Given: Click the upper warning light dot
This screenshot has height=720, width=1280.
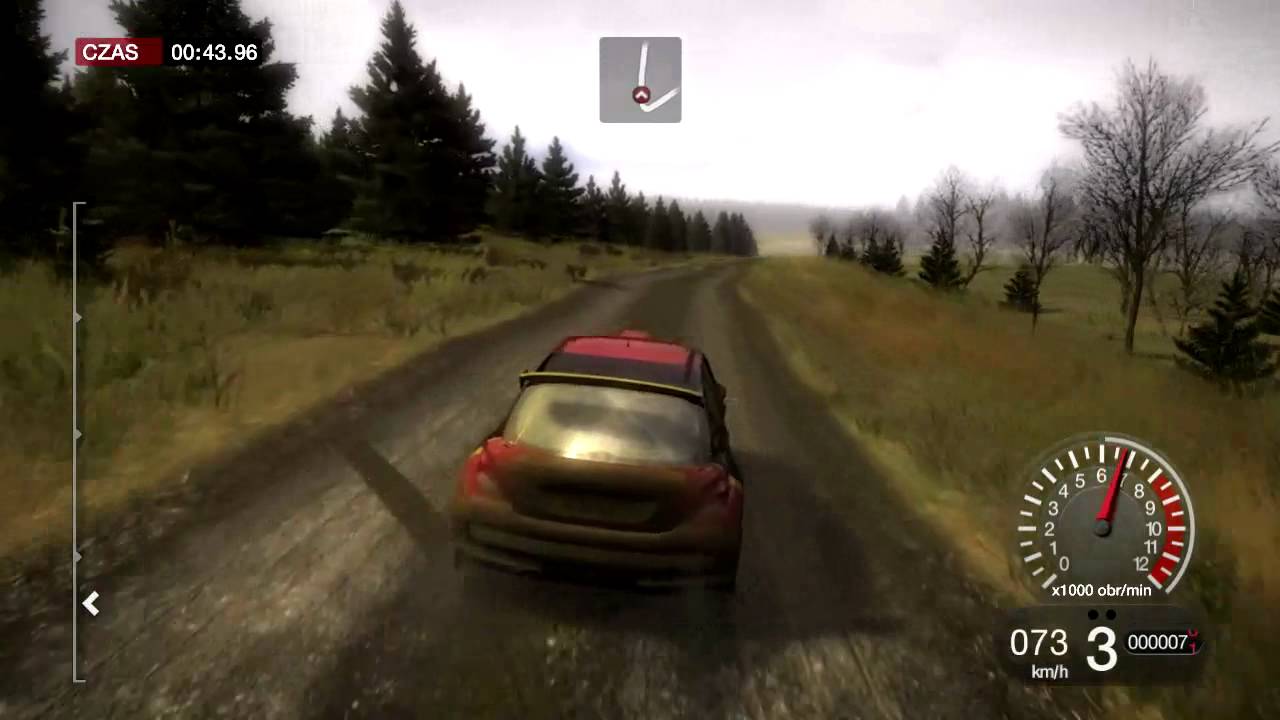Looking at the screenshot, I should coord(1092,613).
